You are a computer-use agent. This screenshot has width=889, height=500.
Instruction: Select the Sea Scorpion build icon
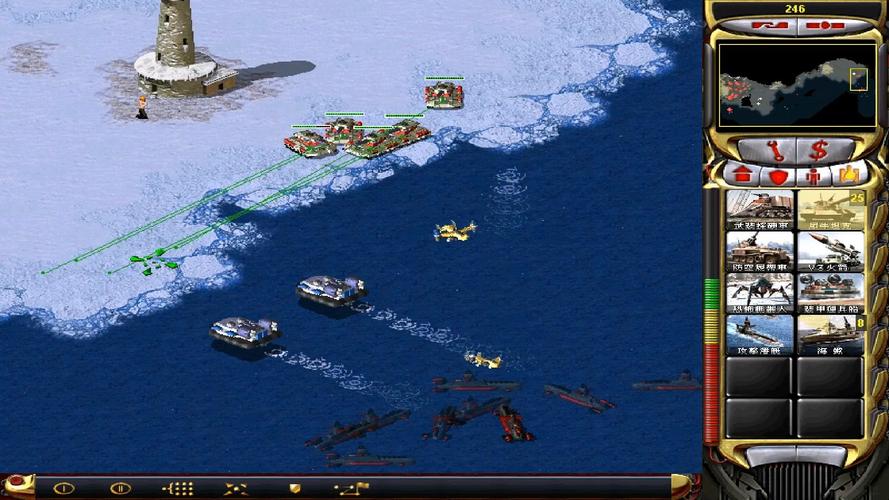click(830, 335)
